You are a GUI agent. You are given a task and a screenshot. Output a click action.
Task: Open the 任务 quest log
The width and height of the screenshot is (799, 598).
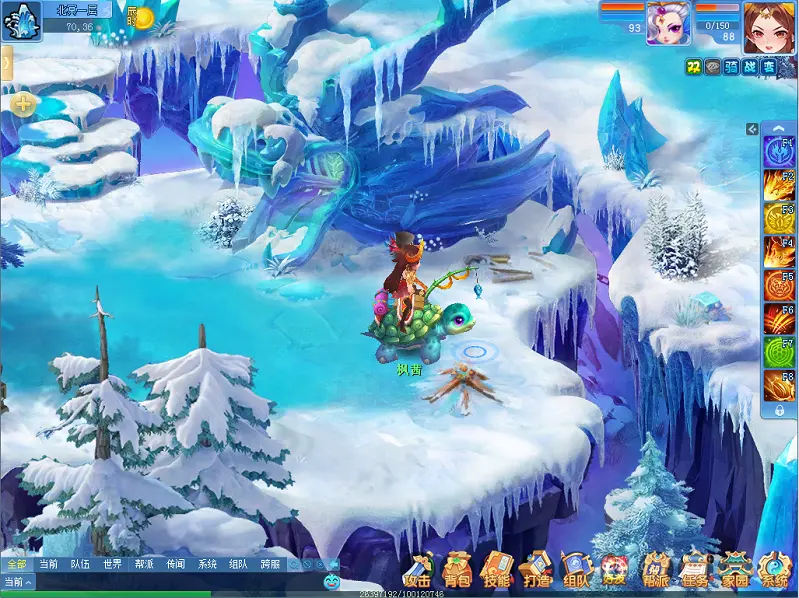[695, 570]
